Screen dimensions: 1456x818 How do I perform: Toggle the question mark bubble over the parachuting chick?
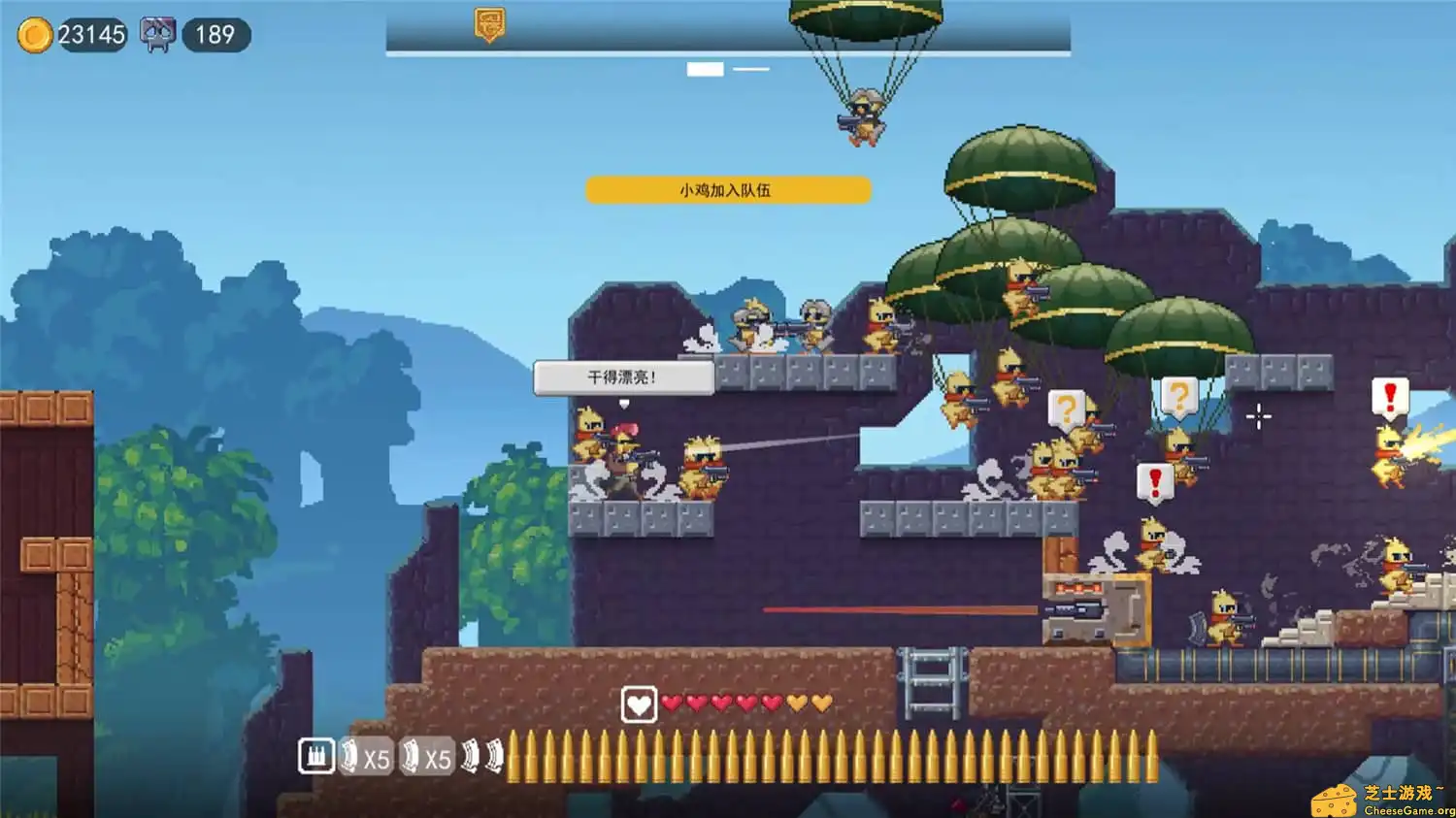[x=1068, y=409]
